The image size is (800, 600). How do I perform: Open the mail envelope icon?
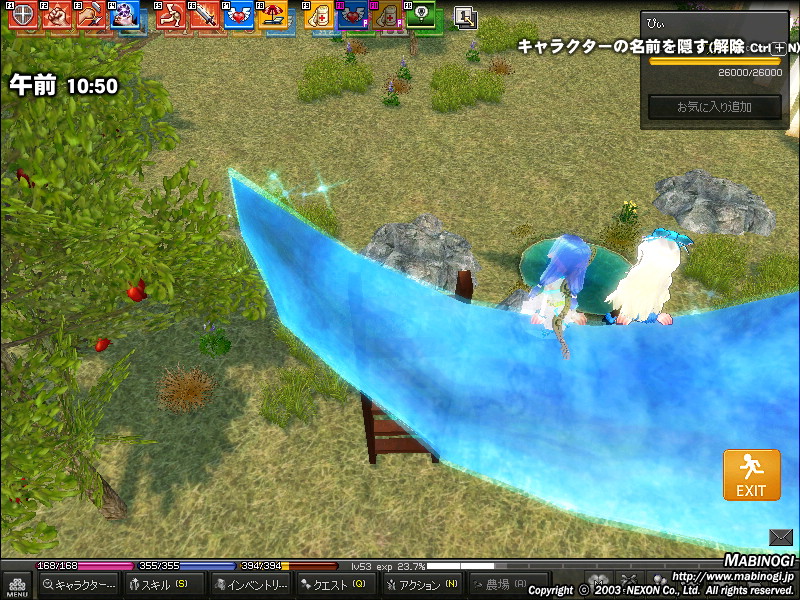781,537
